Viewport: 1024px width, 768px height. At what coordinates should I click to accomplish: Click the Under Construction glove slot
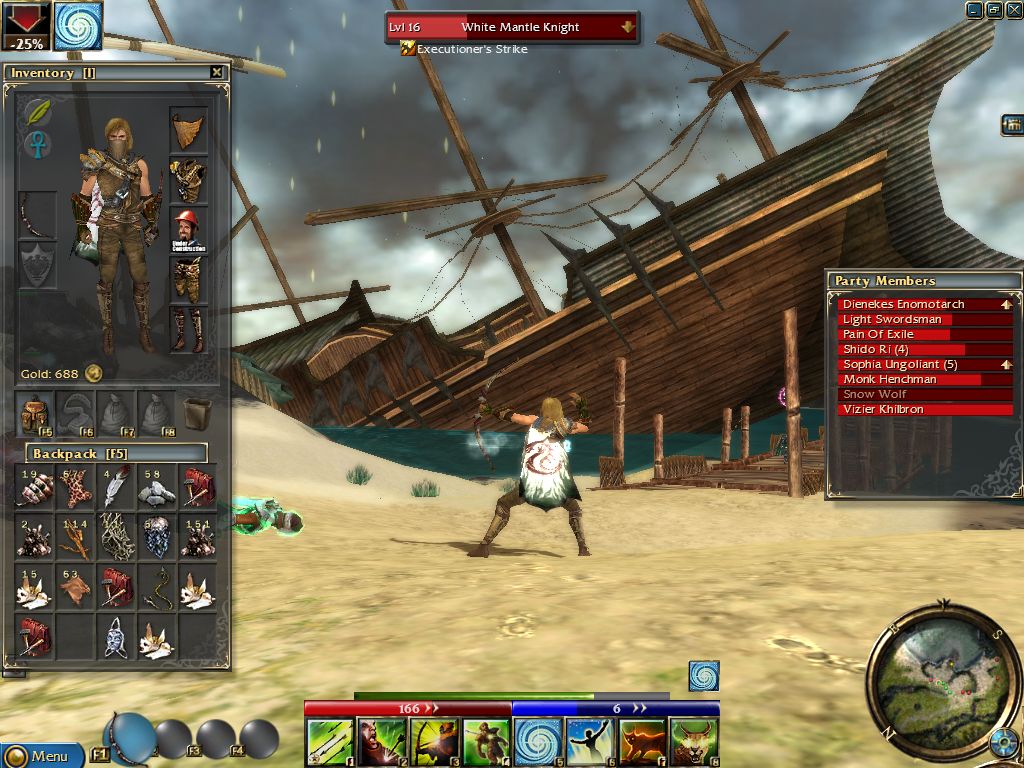pyautogui.click(x=188, y=230)
